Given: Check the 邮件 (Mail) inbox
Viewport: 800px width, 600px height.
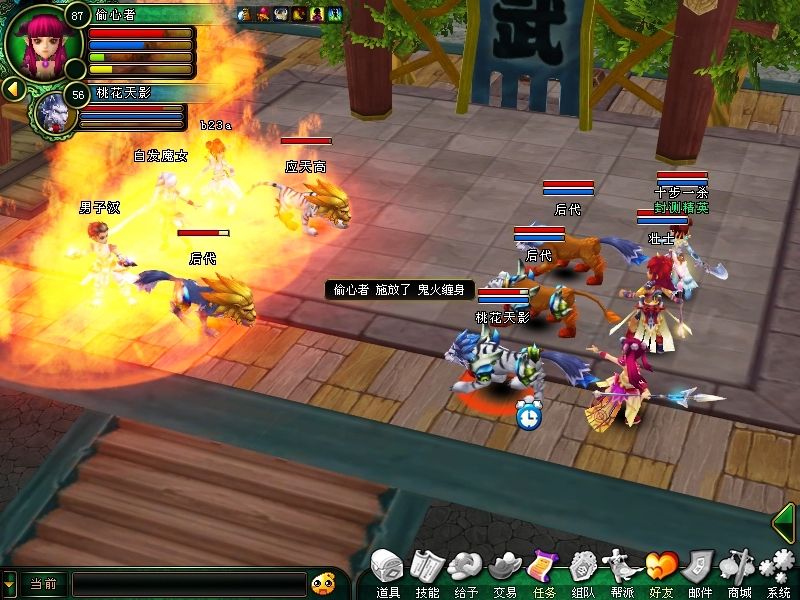Looking at the screenshot, I should (700, 569).
